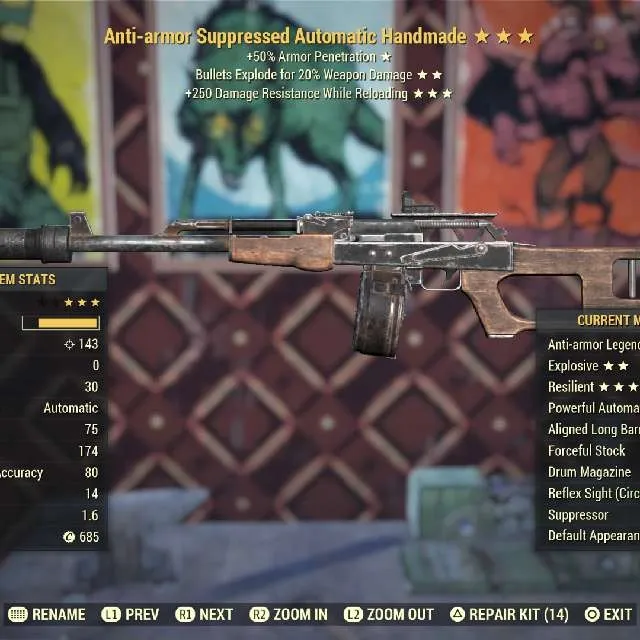Exit the weapon inspect screen
Image resolution: width=640 pixels, height=640 pixels.
point(609,614)
